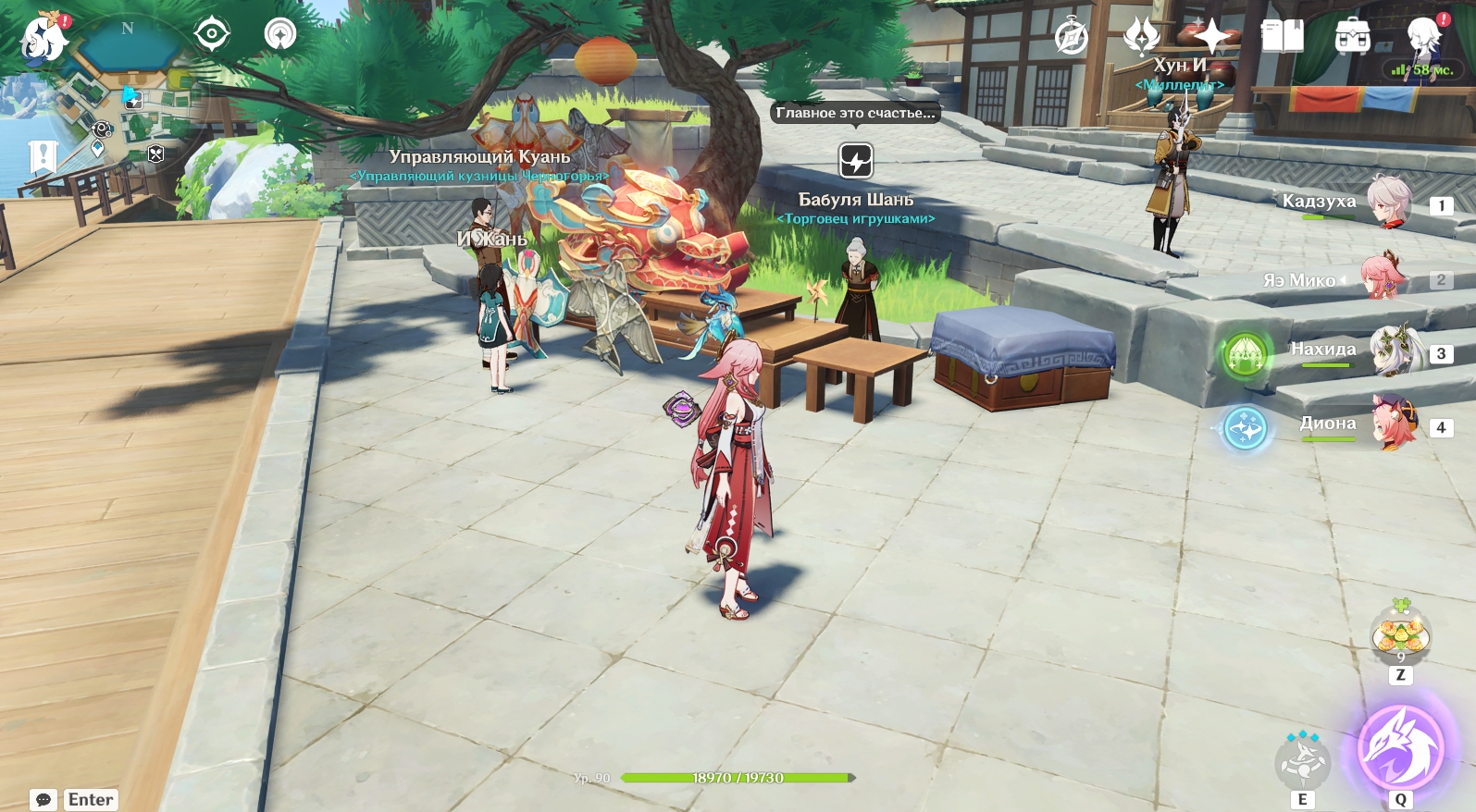Switch to party member Нахида
Viewport: 1476px width, 812px height.
click(x=1394, y=351)
